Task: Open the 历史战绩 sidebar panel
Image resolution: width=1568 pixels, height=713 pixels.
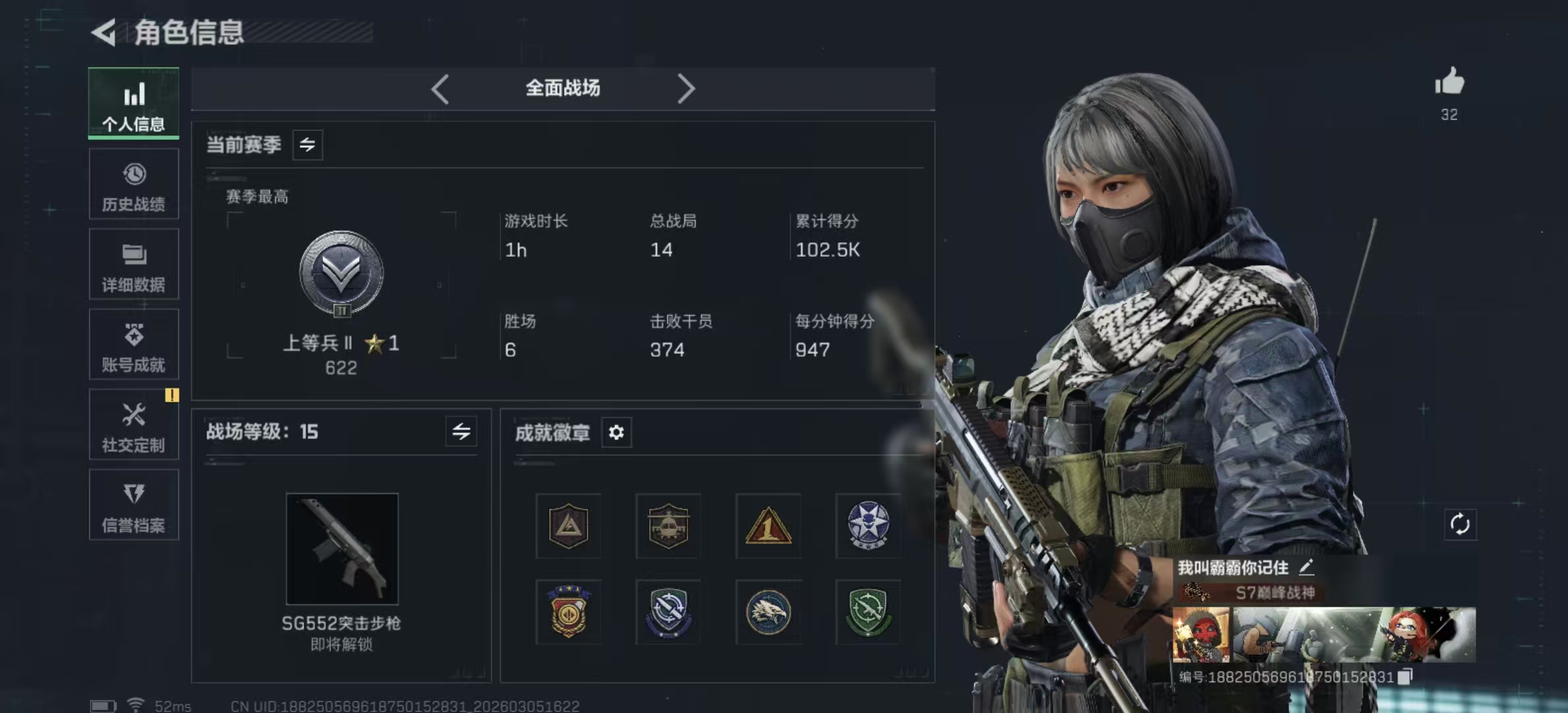Action: click(133, 184)
